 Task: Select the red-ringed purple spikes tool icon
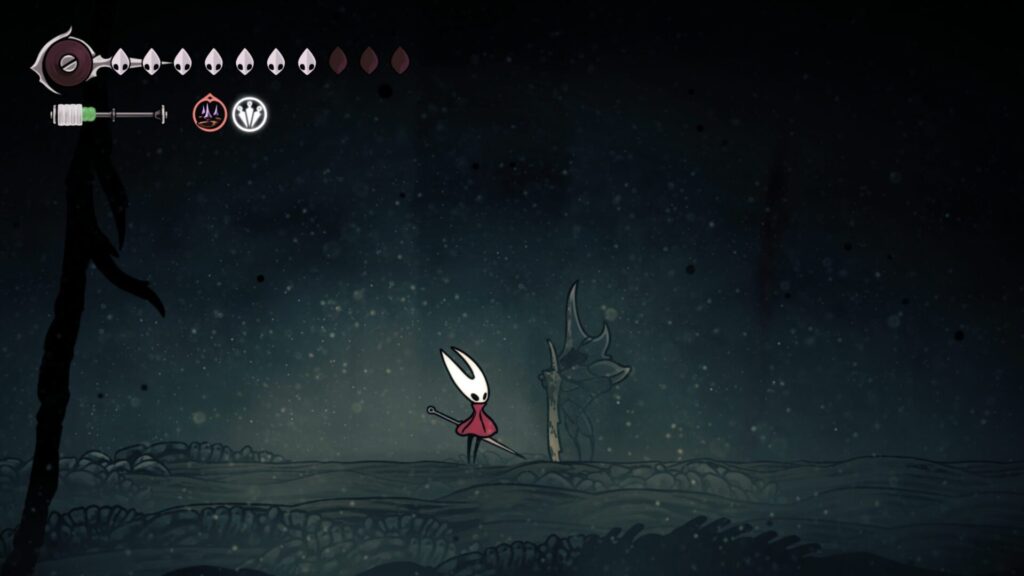pyautogui.click(x=209, y=114)
